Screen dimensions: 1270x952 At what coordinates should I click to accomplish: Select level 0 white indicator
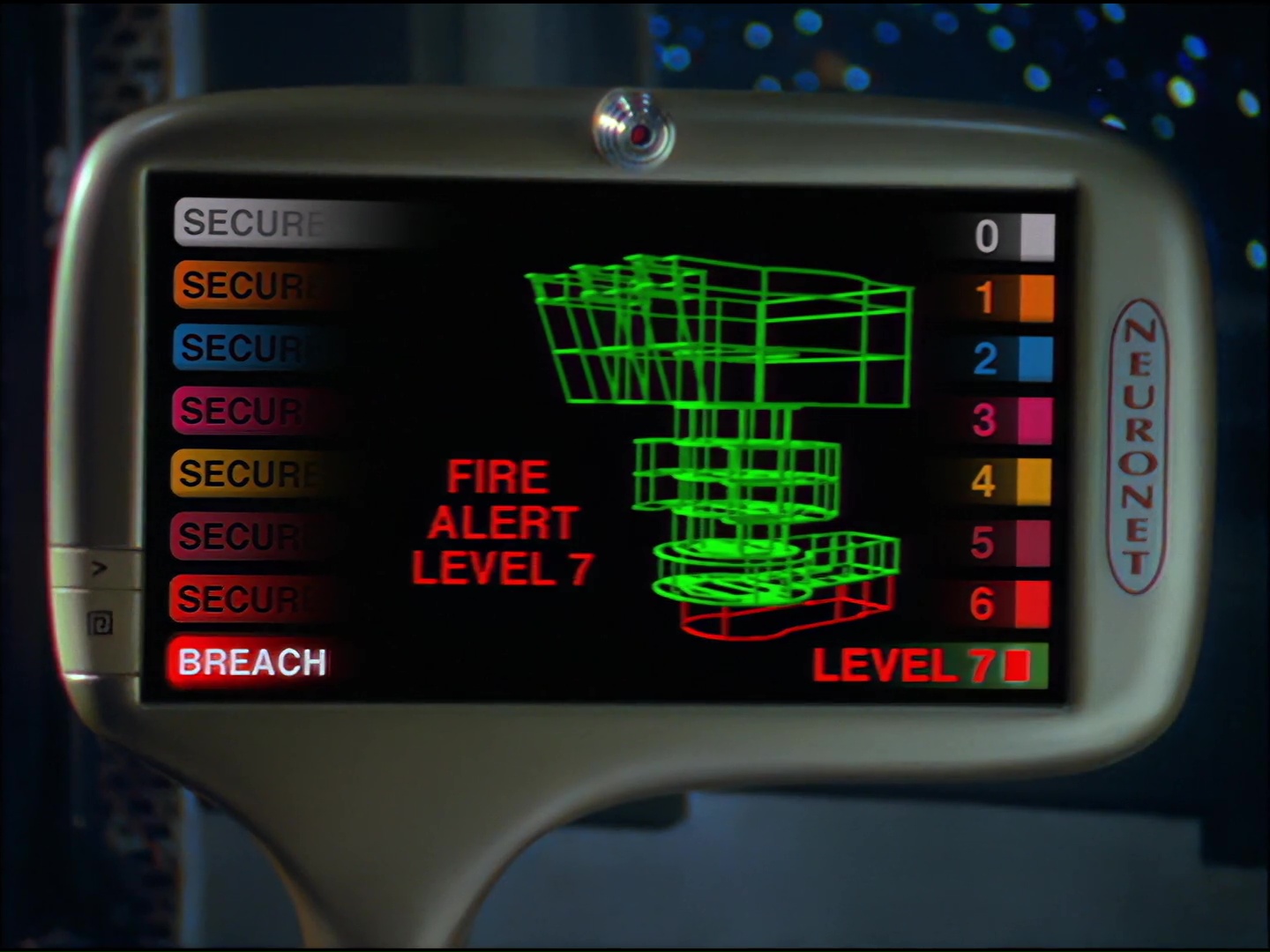[x=1036, y=236]
